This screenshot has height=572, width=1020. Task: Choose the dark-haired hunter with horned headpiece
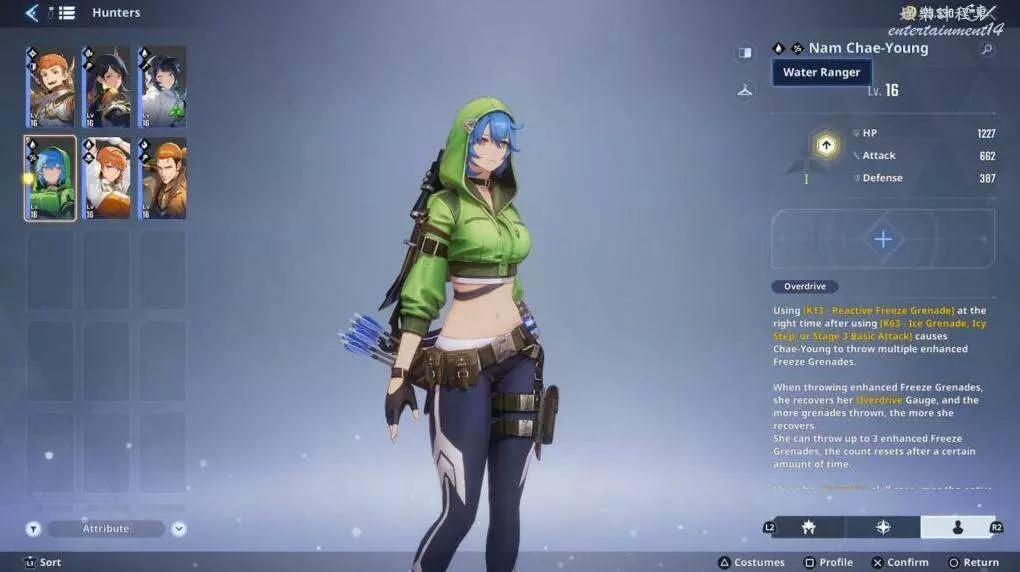point(107,87)
